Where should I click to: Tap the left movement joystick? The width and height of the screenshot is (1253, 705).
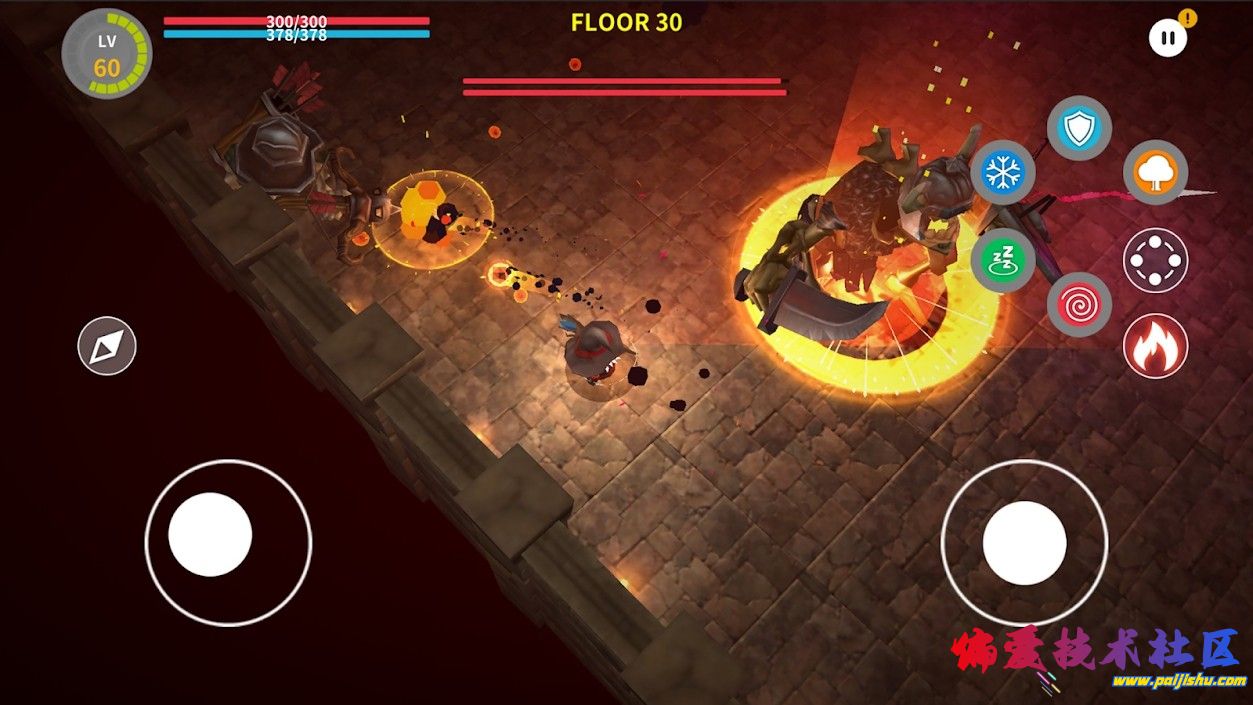210,535
